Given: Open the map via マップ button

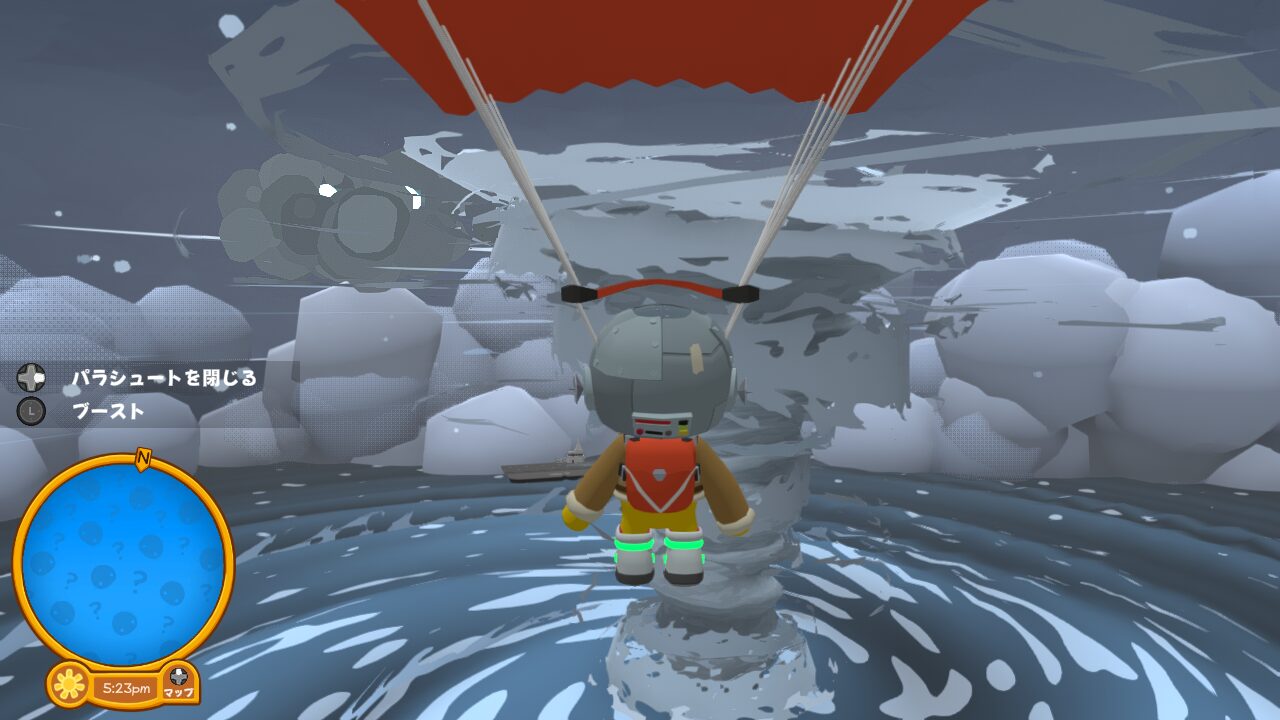Looking at the screenshot, I should [x=179, y=682].
